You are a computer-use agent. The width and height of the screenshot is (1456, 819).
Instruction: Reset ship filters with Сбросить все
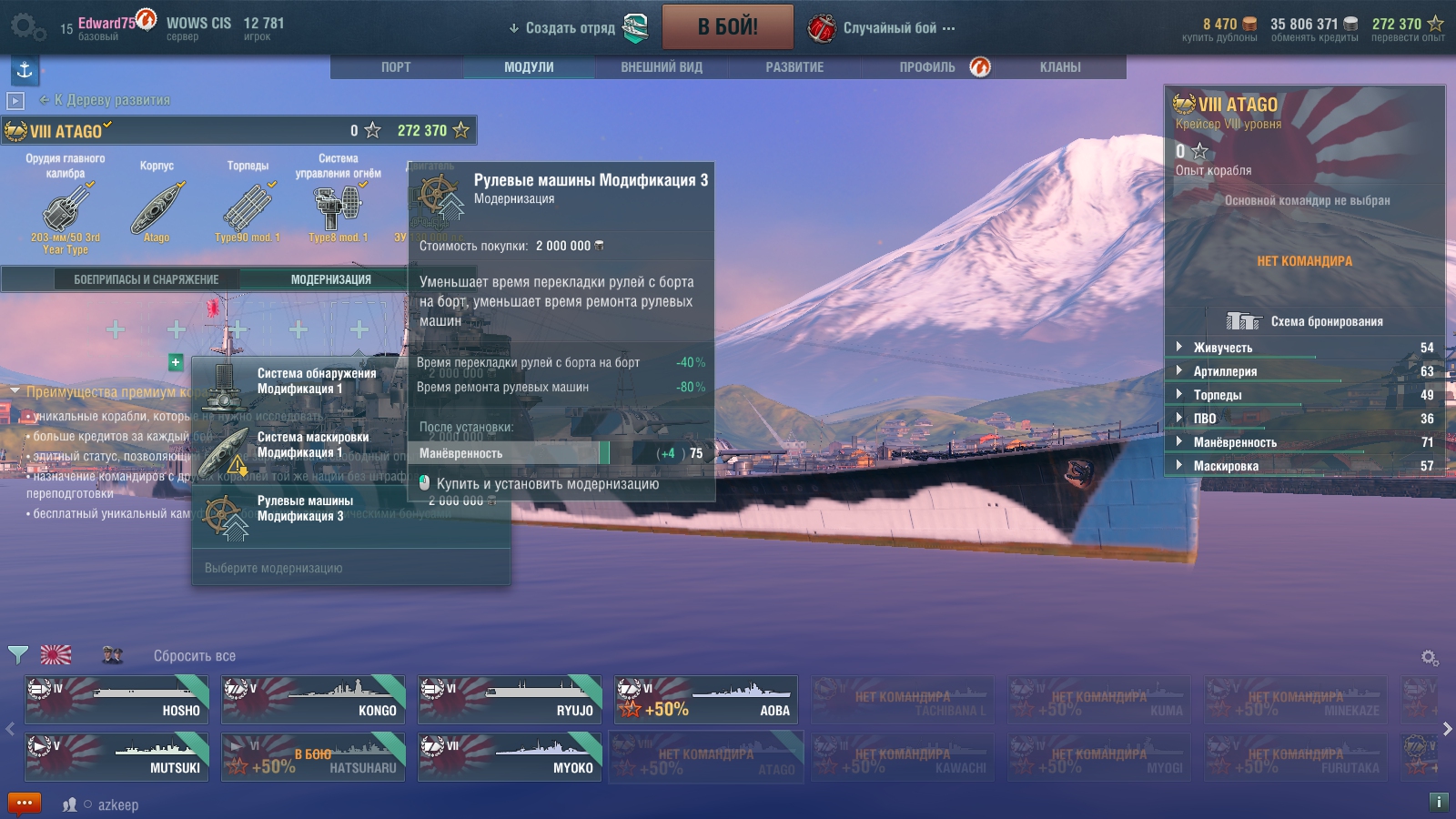[x=195, y=656]
